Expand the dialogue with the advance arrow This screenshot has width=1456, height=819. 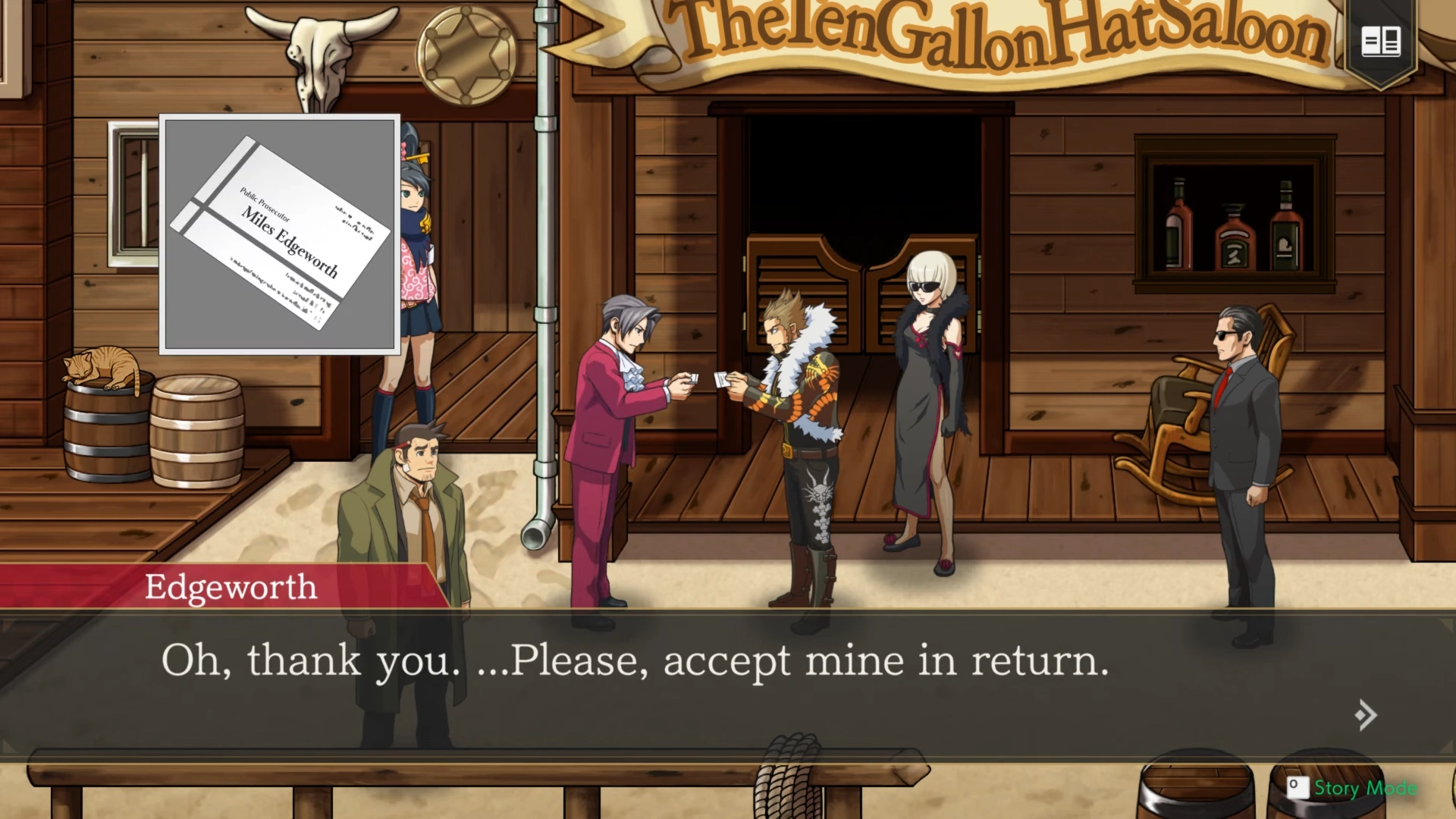tap(1365, 714)
